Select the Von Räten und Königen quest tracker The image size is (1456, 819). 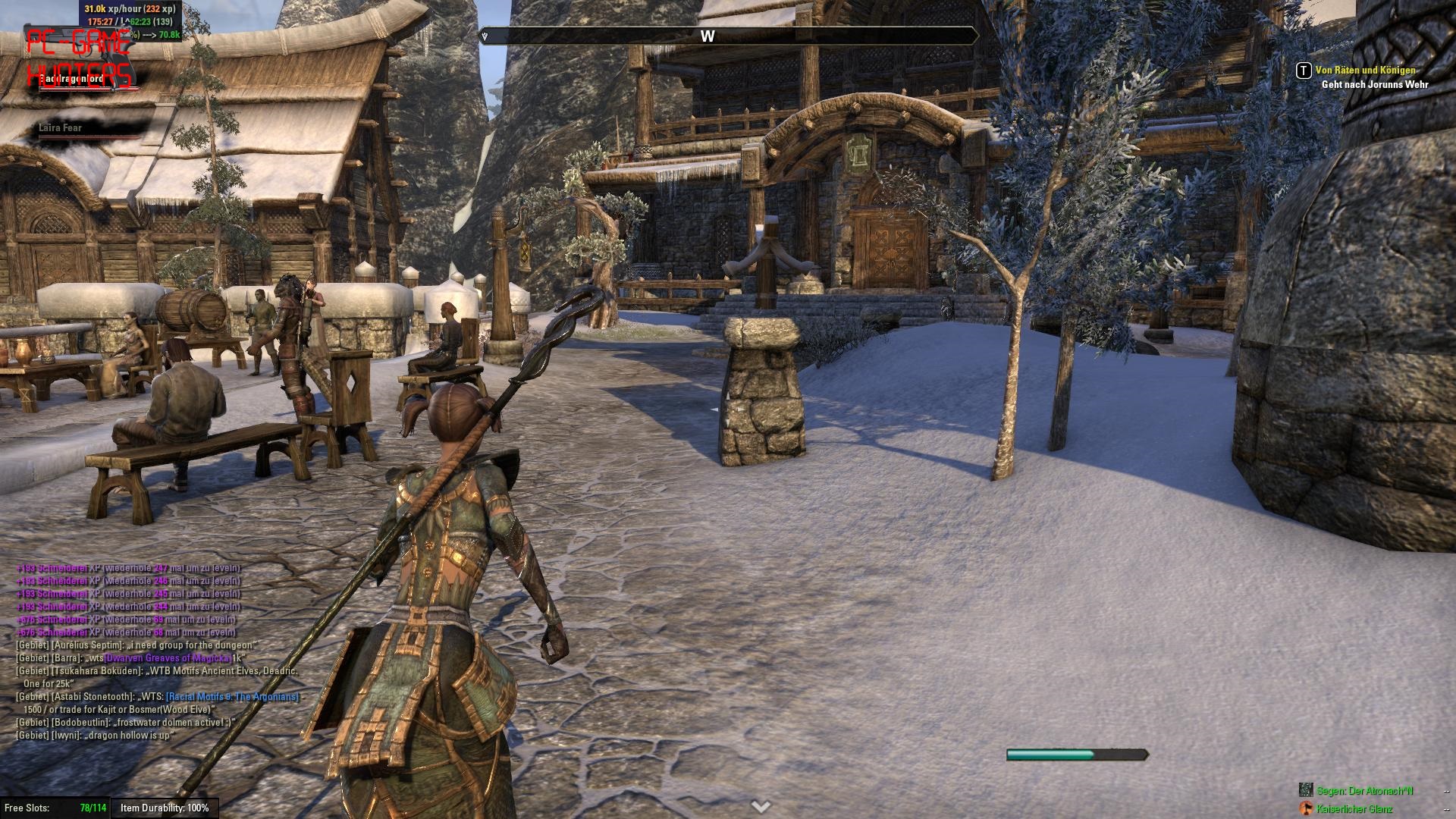pos(1365,71)
